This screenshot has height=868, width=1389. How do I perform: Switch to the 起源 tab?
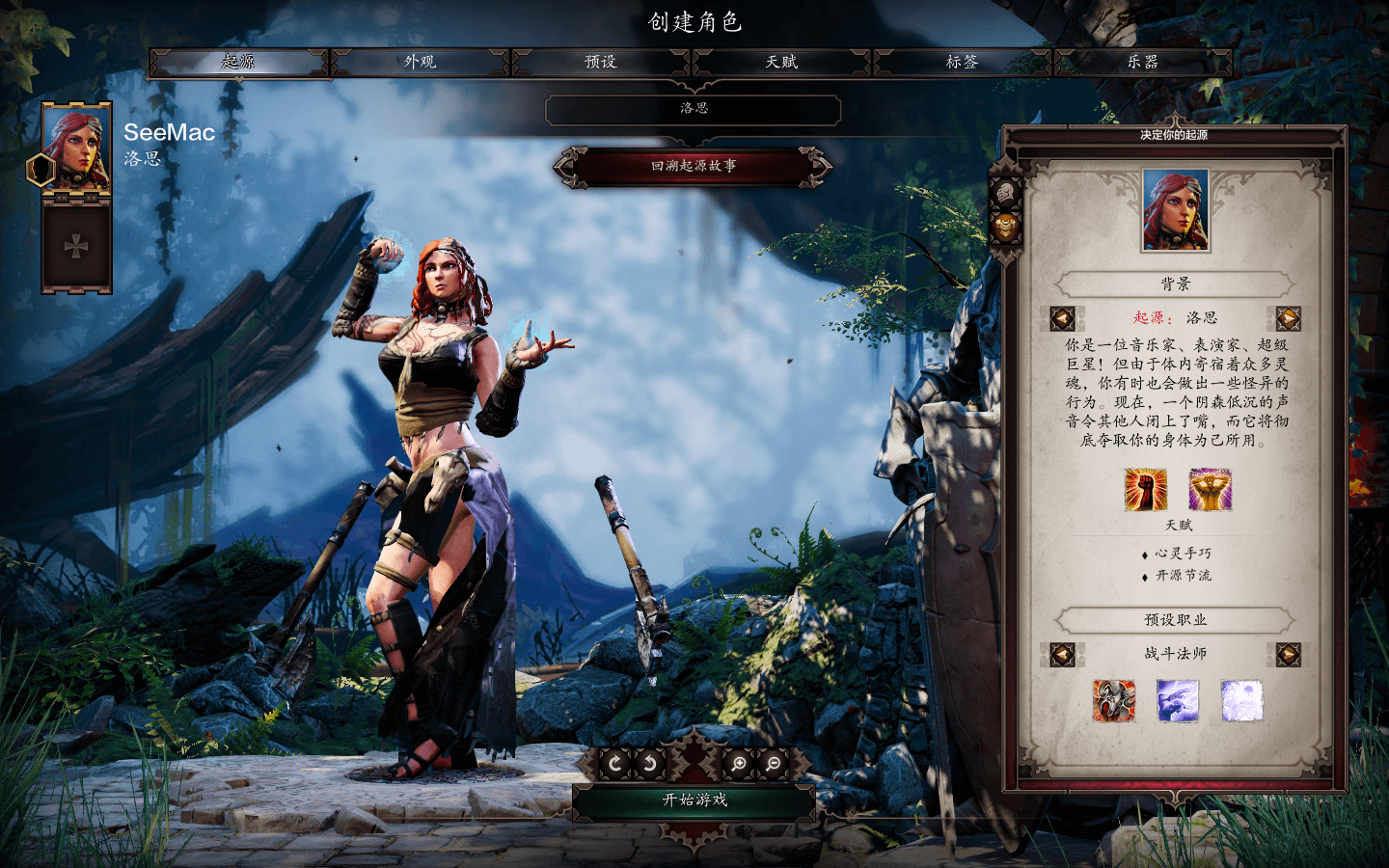237,62
